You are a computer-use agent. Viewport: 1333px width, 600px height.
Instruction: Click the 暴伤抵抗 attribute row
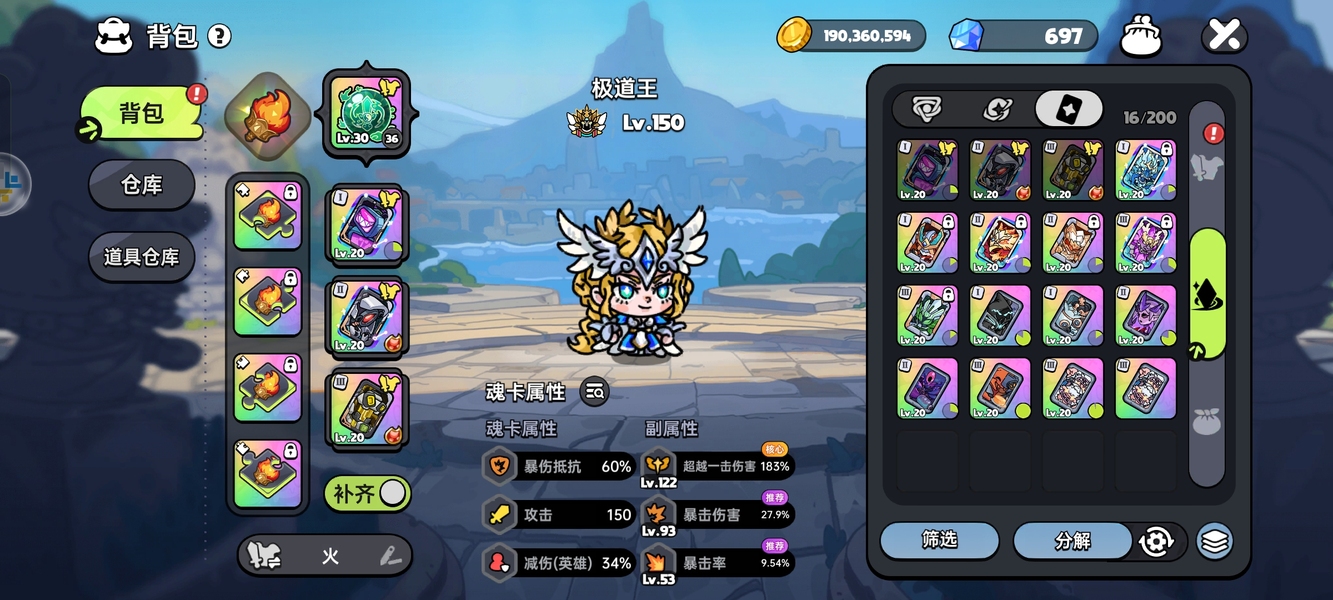tap(560, 466)
